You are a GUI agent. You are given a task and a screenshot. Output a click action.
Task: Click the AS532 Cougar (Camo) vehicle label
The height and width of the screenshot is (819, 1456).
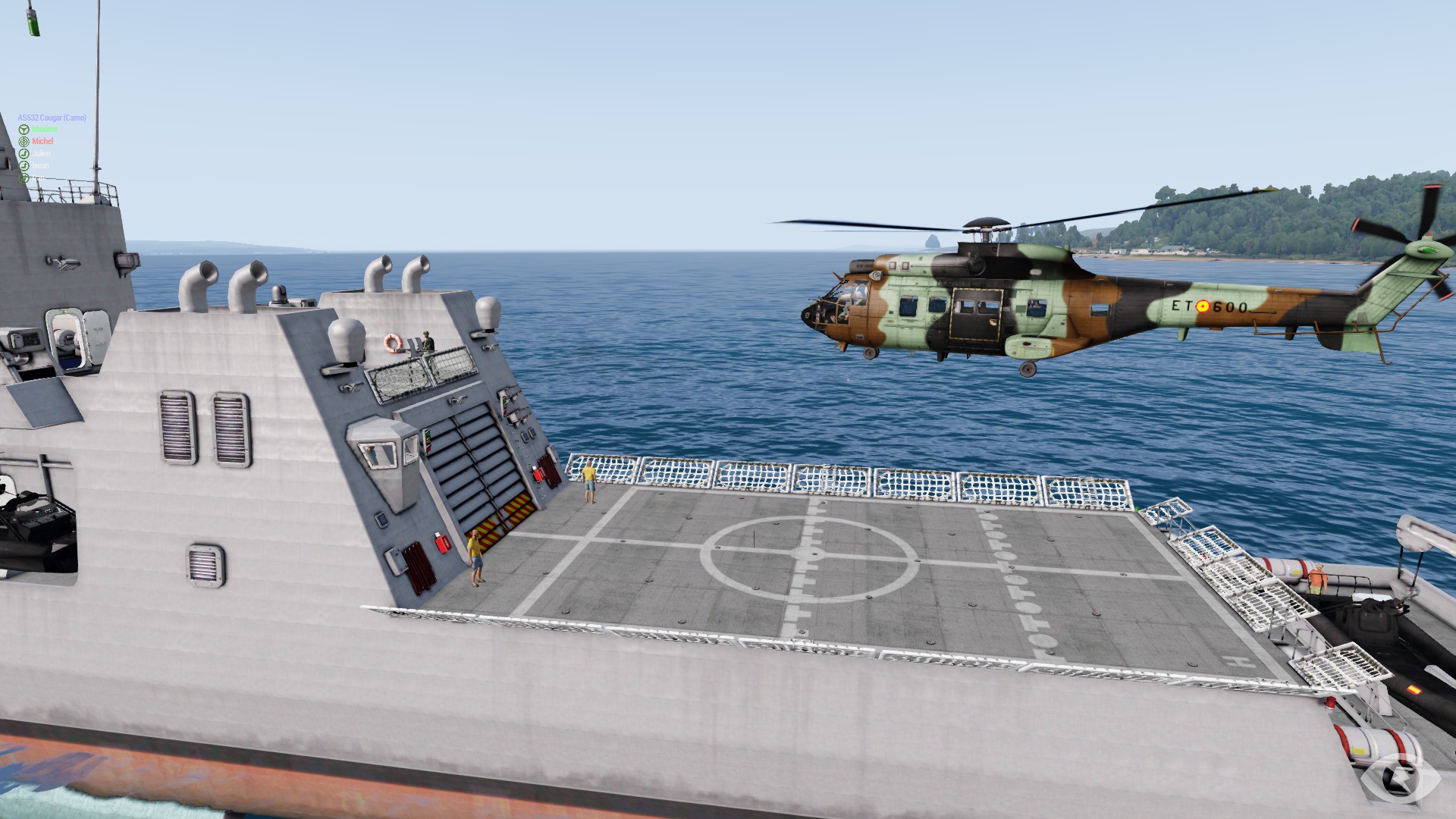click(52, 118)
